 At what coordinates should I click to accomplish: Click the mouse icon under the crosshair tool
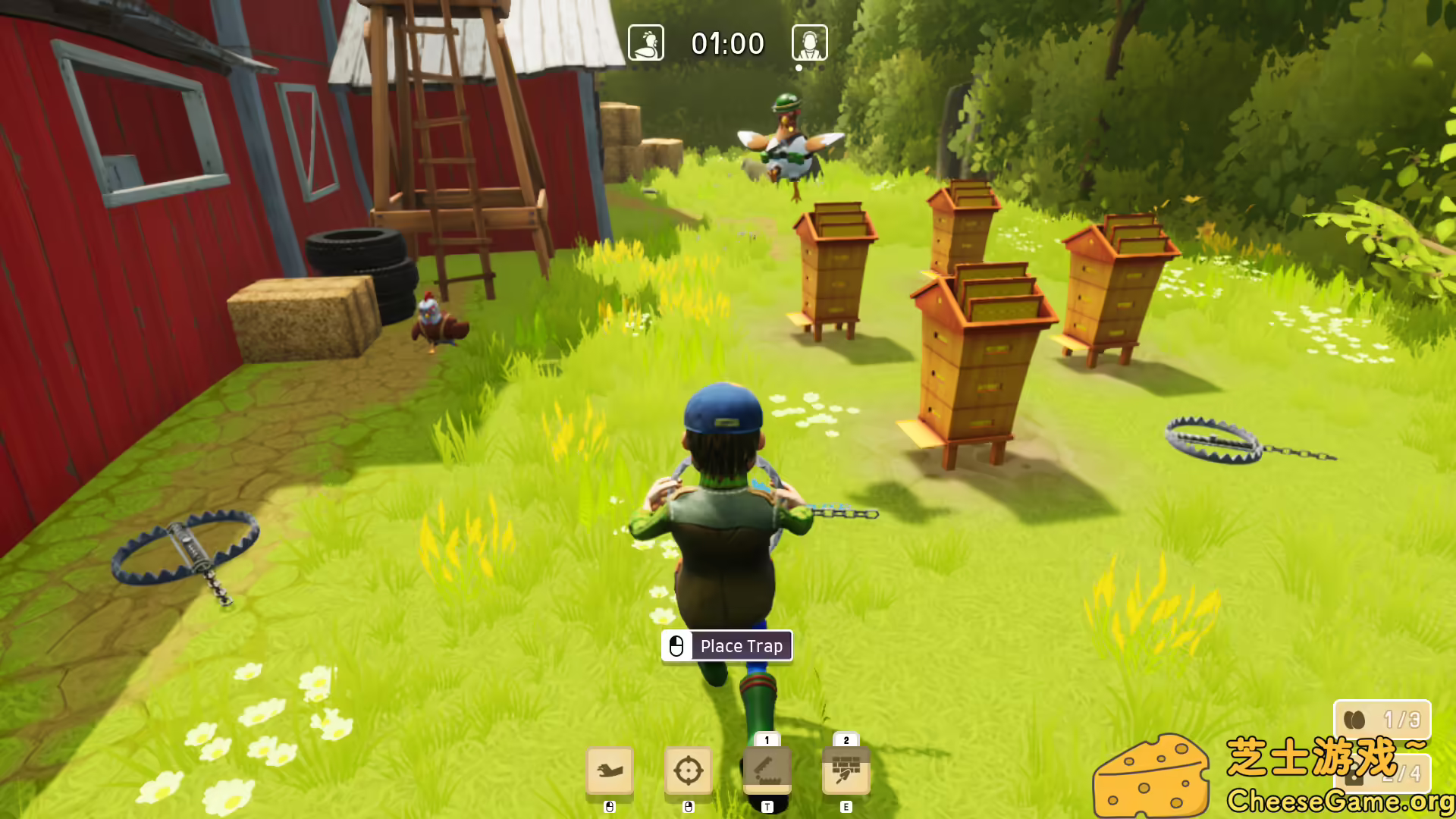pyautogui.click(x=689, y=807)
